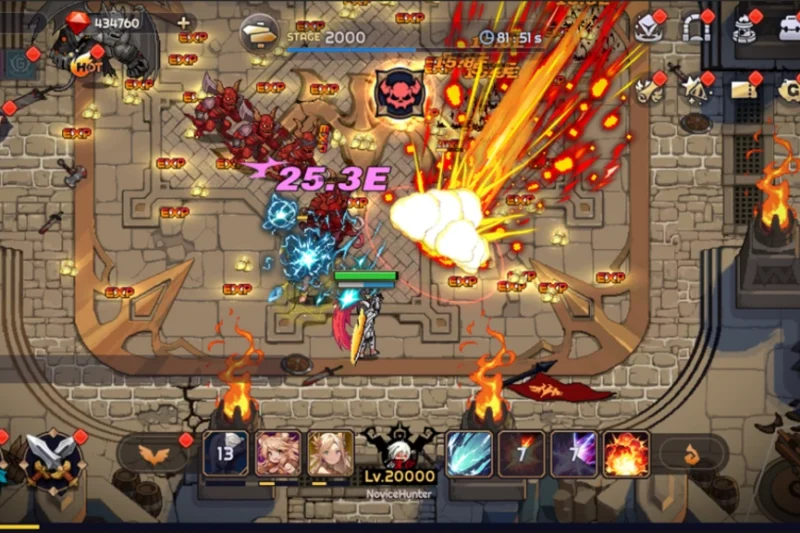Use the purple lightning skill
The image size is (800, 533).
click(x=574, y=454)
